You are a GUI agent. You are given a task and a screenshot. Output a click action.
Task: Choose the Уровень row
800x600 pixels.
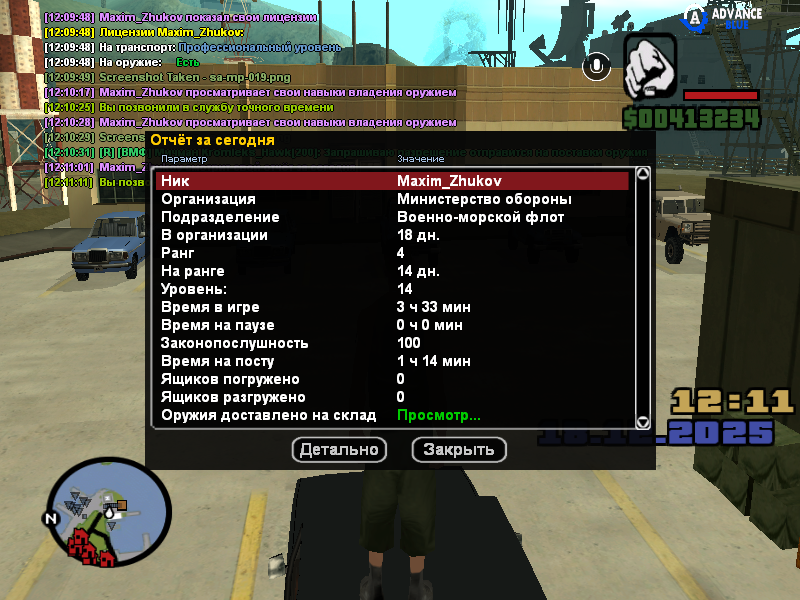pyautogui.click(x=392, y=289)
